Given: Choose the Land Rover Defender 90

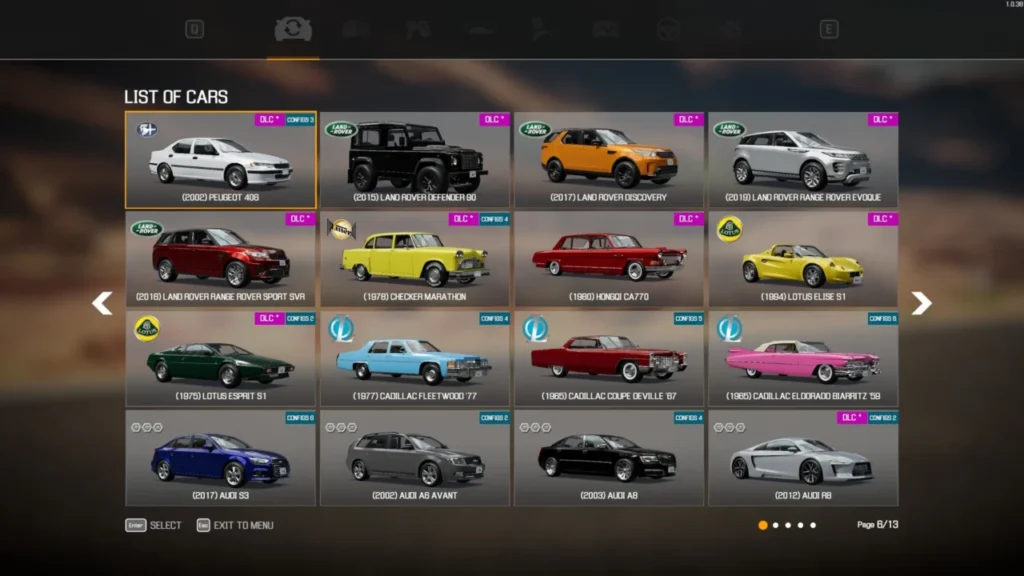Looking at the screenshot, I should tap(414, 160).
